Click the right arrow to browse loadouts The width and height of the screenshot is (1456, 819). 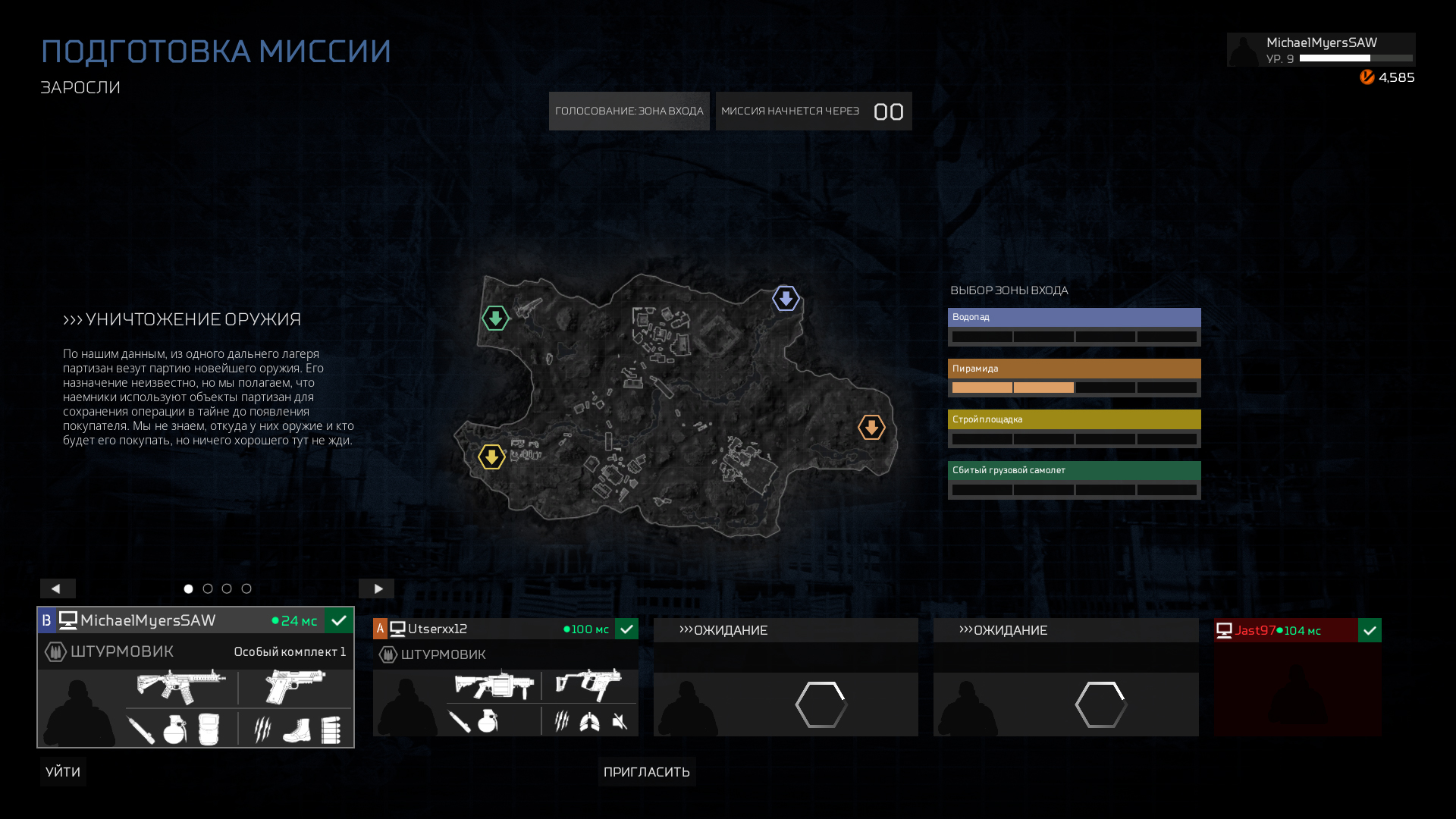click(377, 588)
